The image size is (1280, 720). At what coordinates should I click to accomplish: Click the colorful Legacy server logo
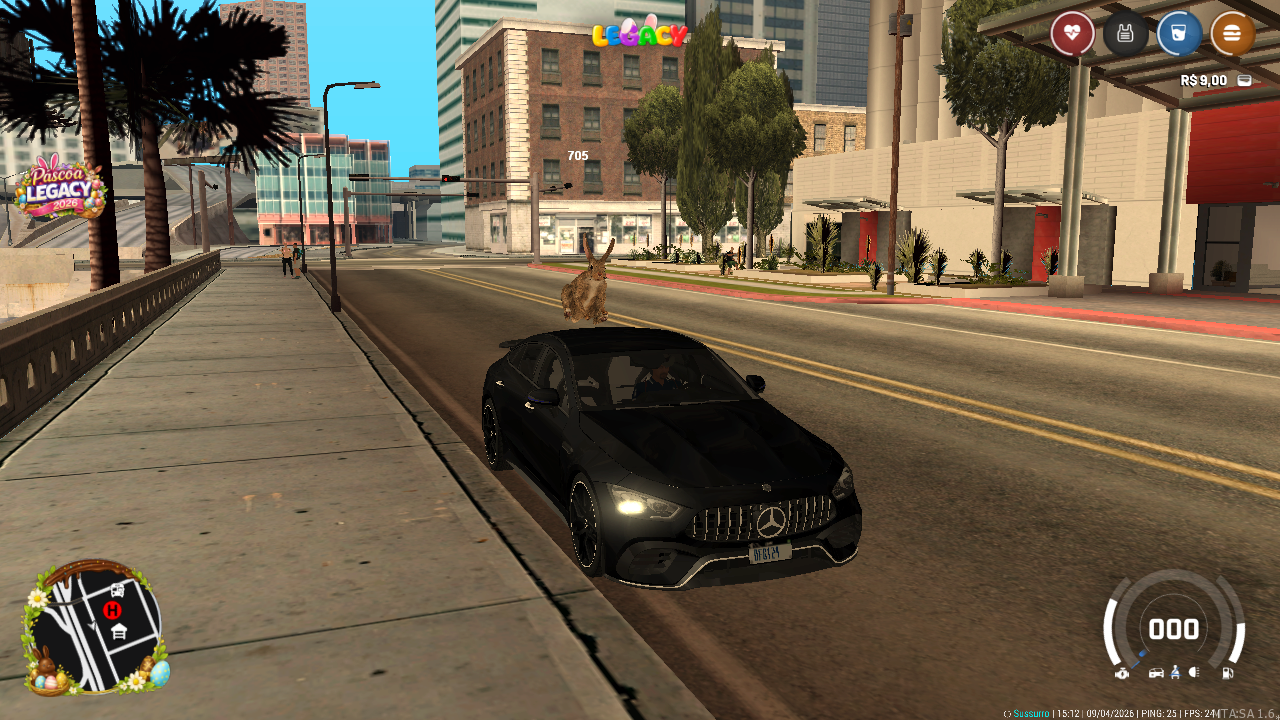tap(640, 34)
